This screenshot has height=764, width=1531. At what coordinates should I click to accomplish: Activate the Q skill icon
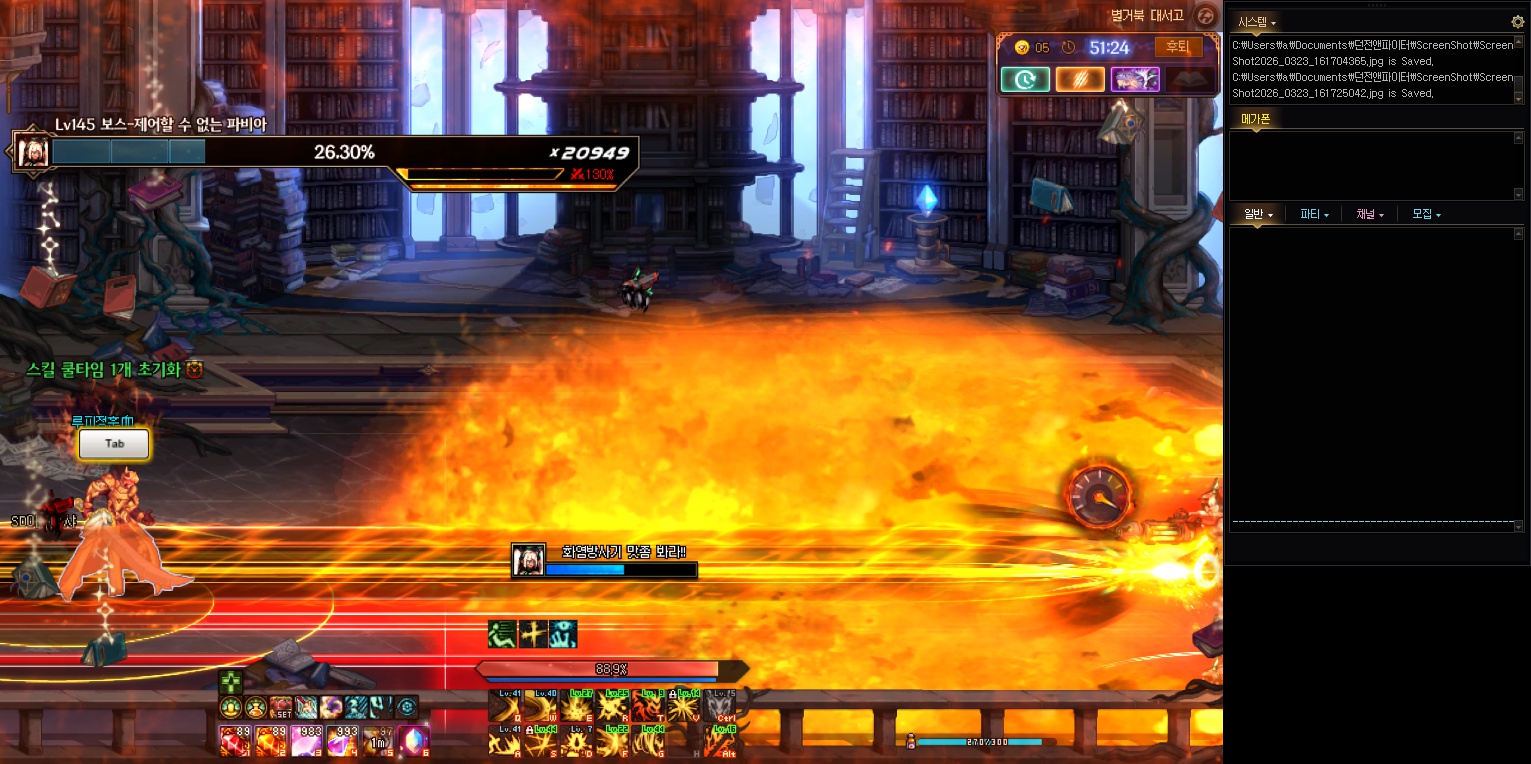504,706
